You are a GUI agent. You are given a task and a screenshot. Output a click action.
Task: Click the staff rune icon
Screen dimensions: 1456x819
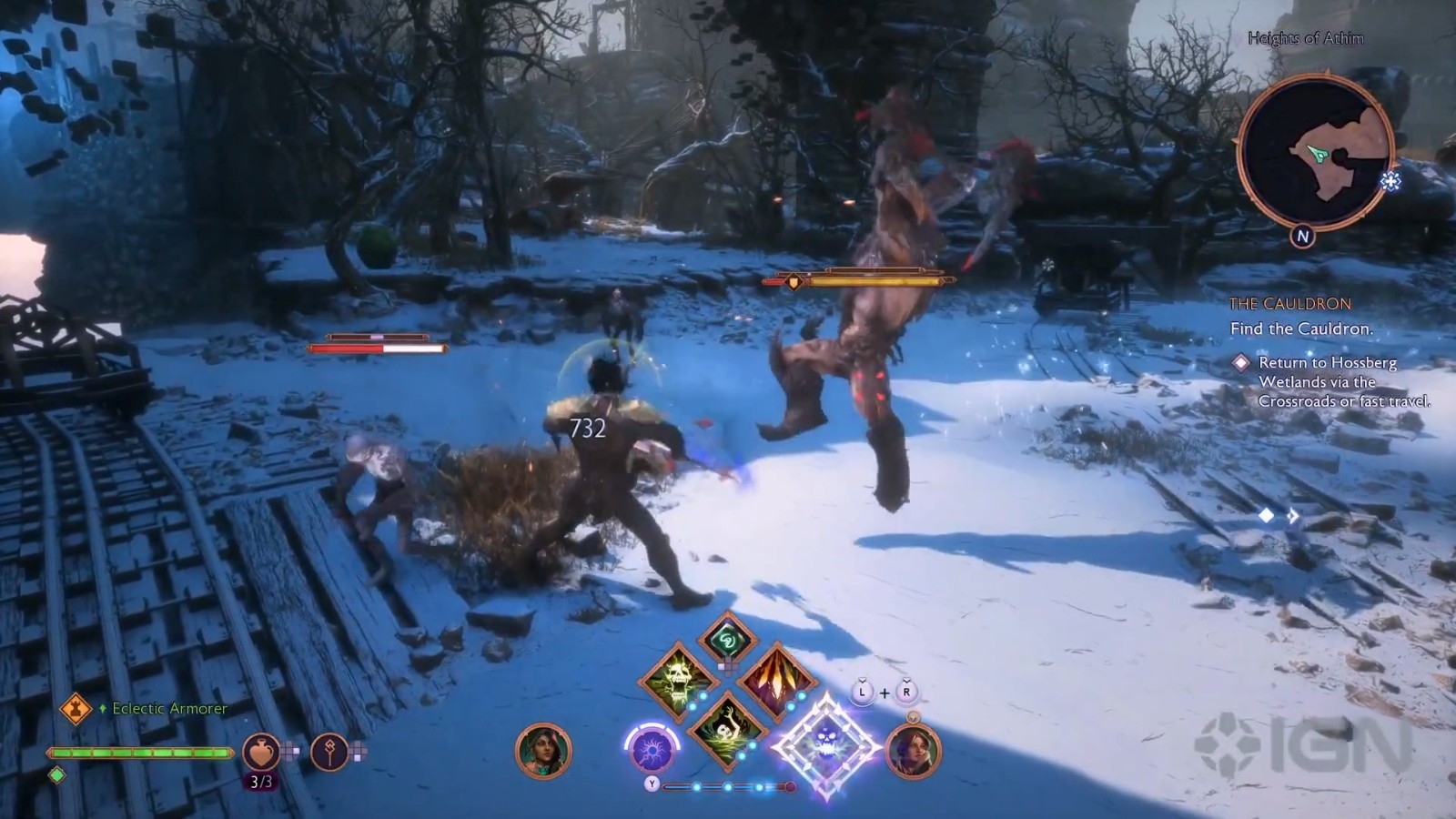point(329,752)
